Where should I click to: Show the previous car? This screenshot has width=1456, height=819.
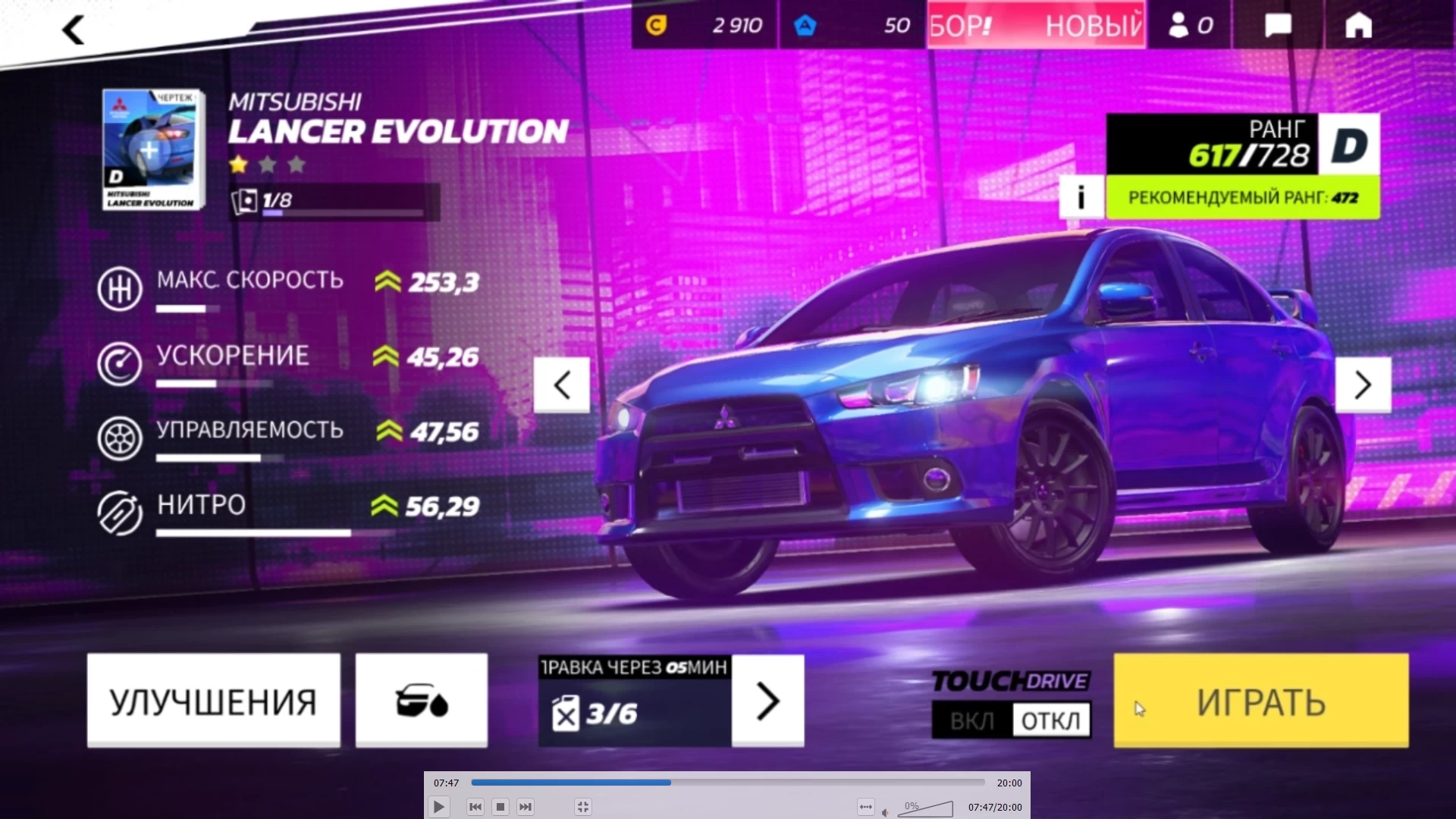pyautogui.click(x=561, y=385)
